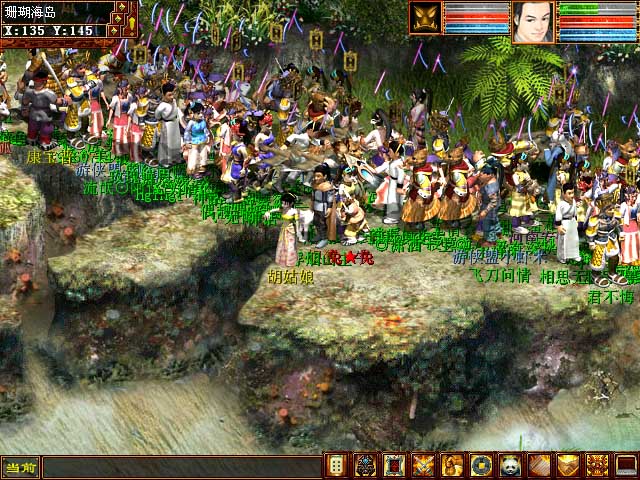Select the ancient coin icon
The width and height of the screenshot is (640, 480).
click(x=482, y=466)
